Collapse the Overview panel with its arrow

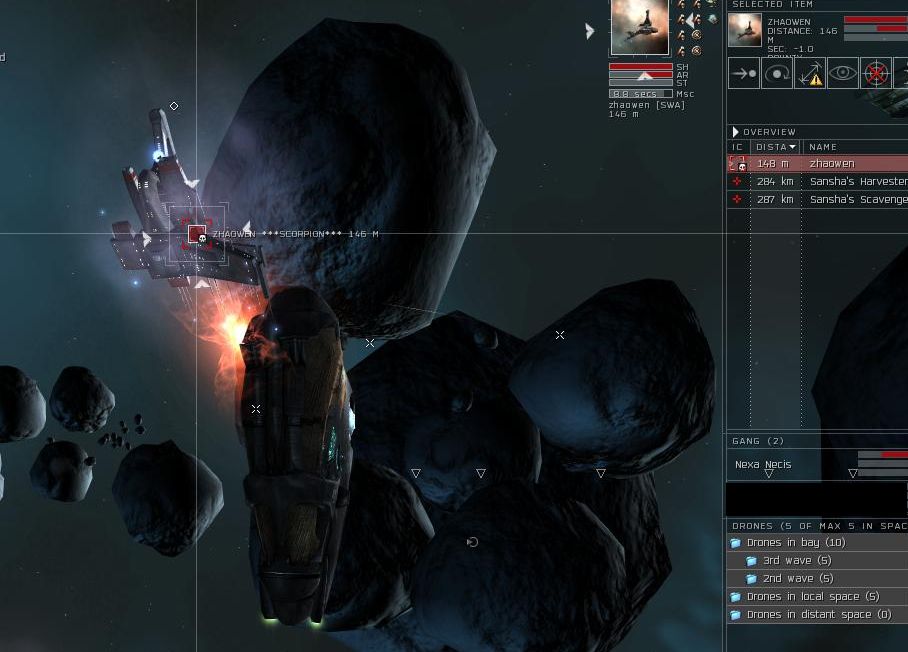736,132
